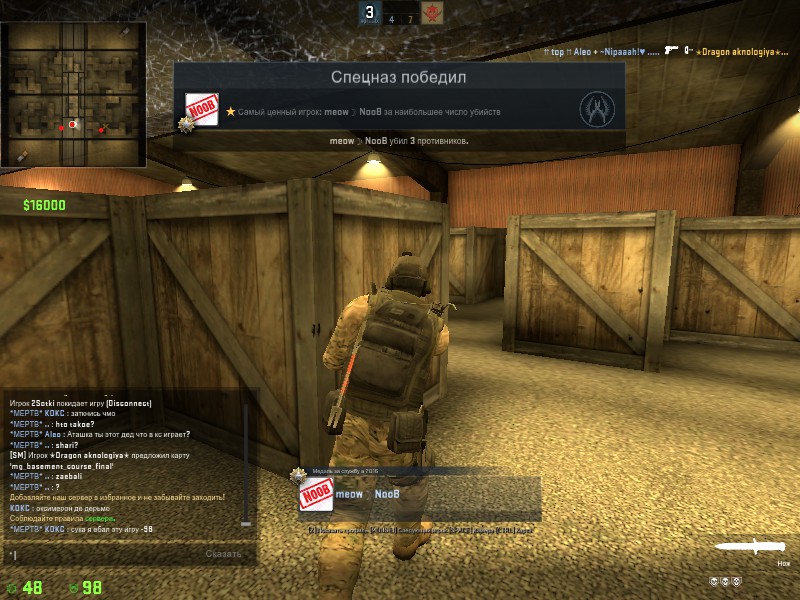Click the spectated player's NOOB avatar
This screenshot has width=800, height=600.
tap(315, 495)
